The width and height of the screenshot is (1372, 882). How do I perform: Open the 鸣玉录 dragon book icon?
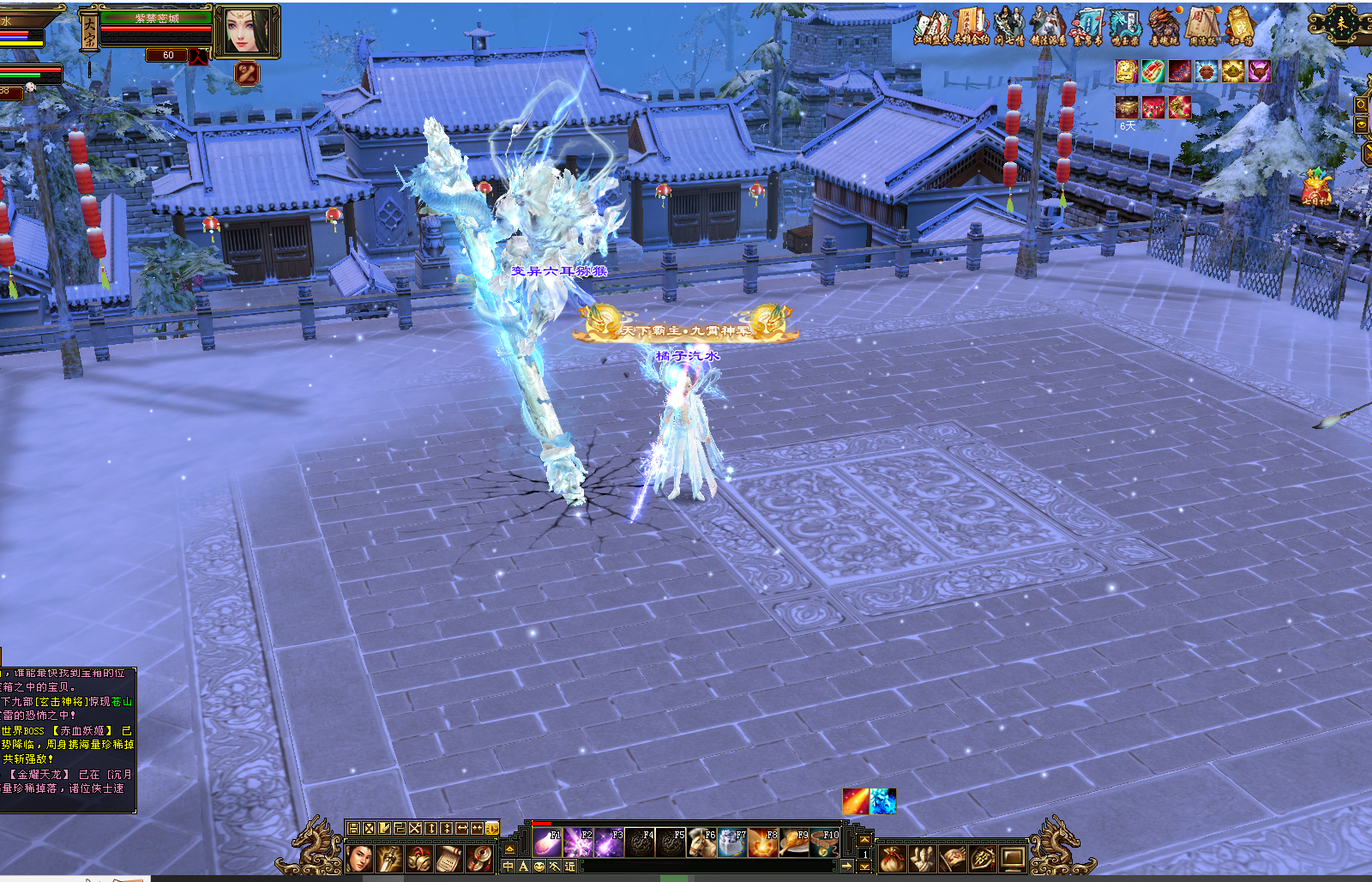[x=1125, y=27]
